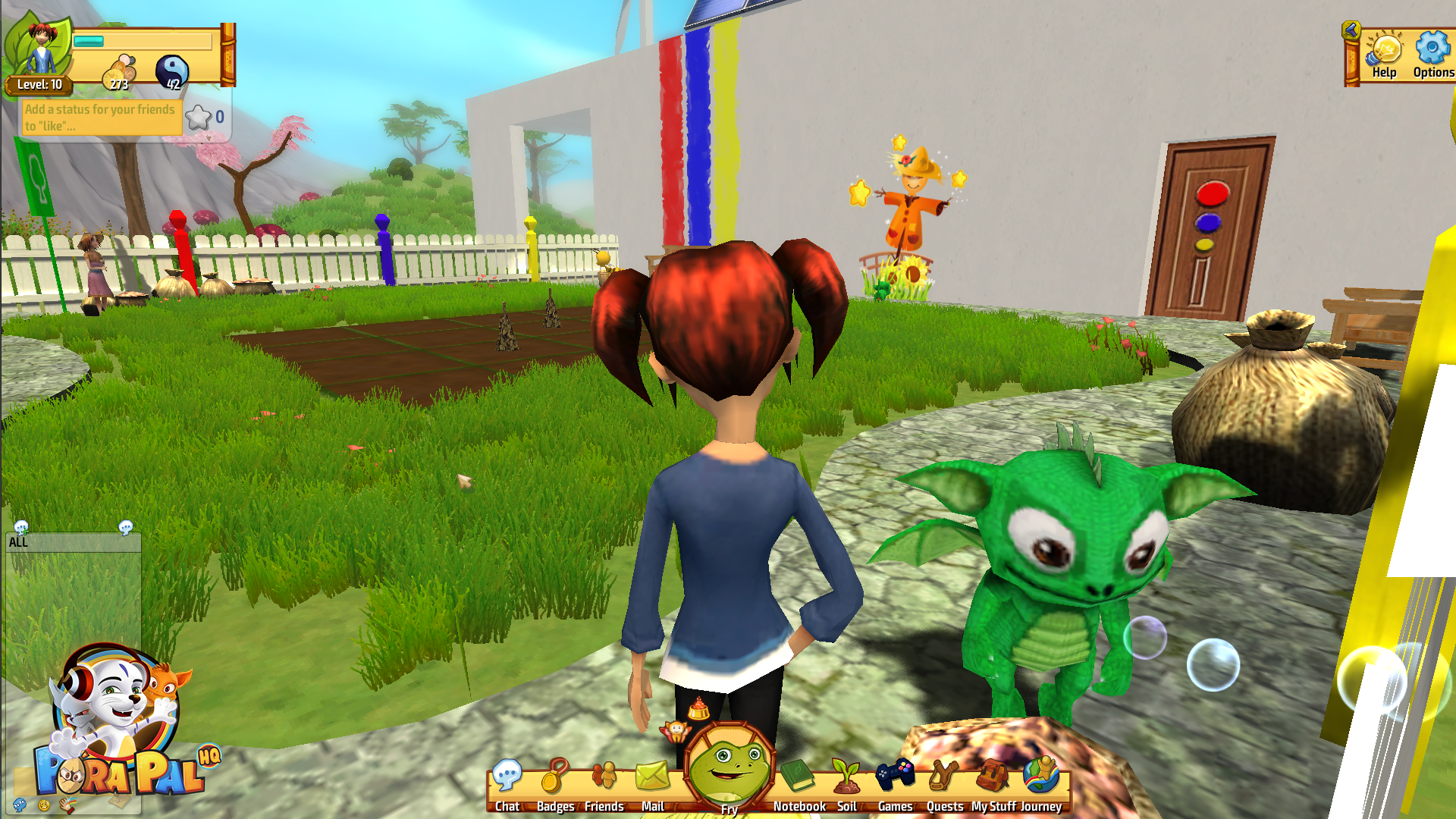Image resolution: width=1456 pixels, height=819 pixels.
Task: Open the My Stuff backpack
Action: (x=993, y=781)
